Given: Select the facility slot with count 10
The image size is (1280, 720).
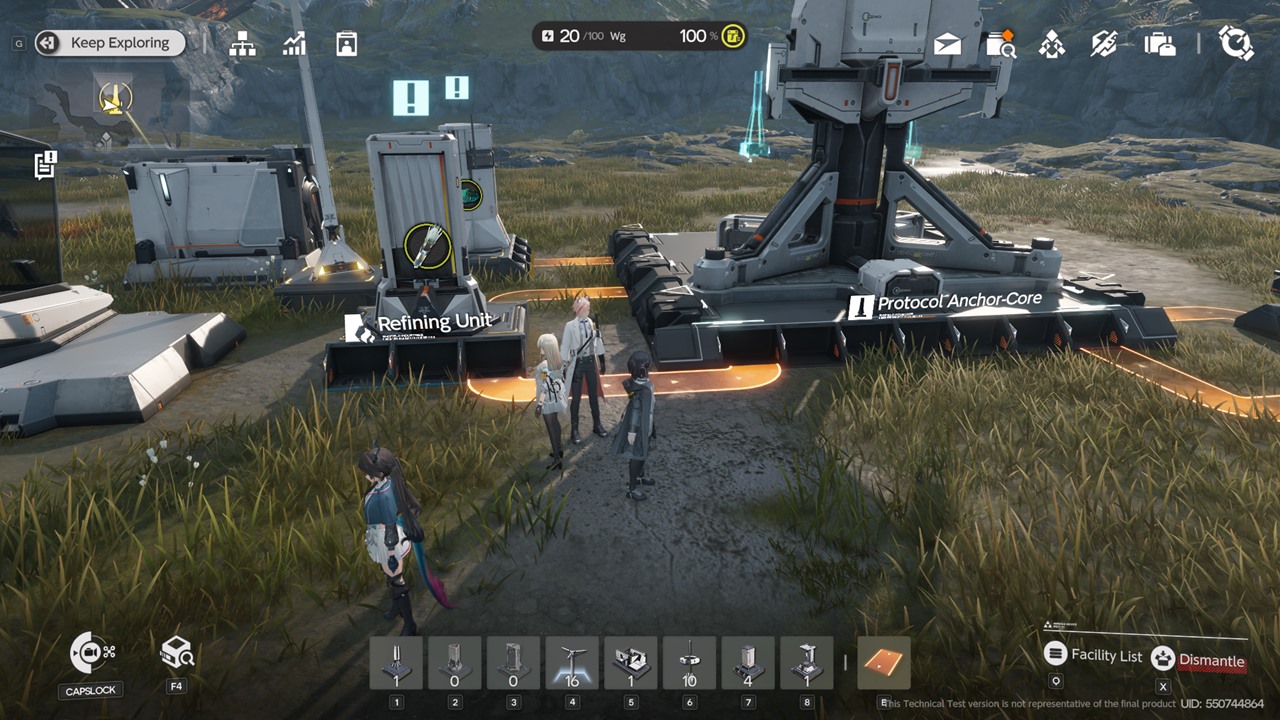Looking at the screenshot, I should tap(689, 663).
